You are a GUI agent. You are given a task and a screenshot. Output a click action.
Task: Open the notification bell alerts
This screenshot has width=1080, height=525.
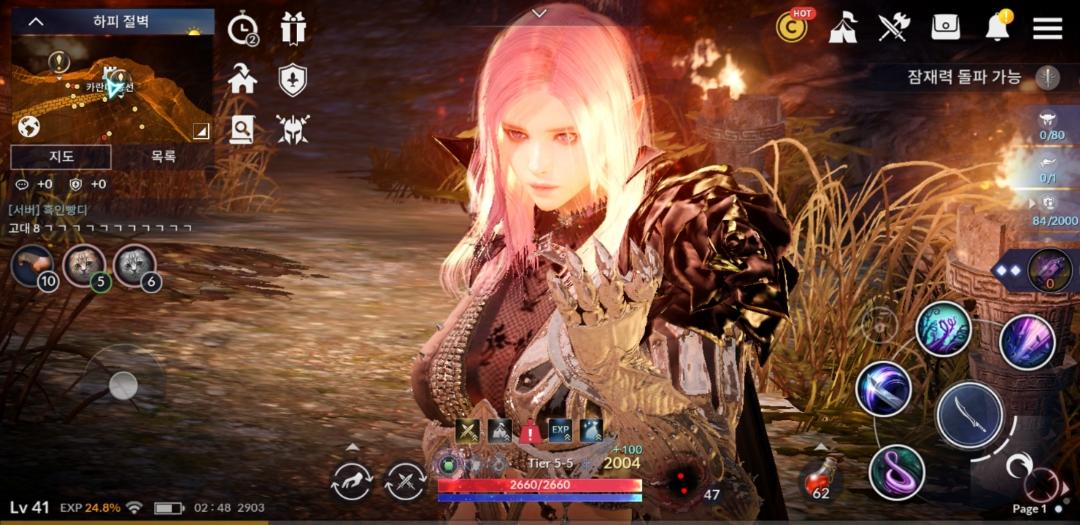coord(997,28)
